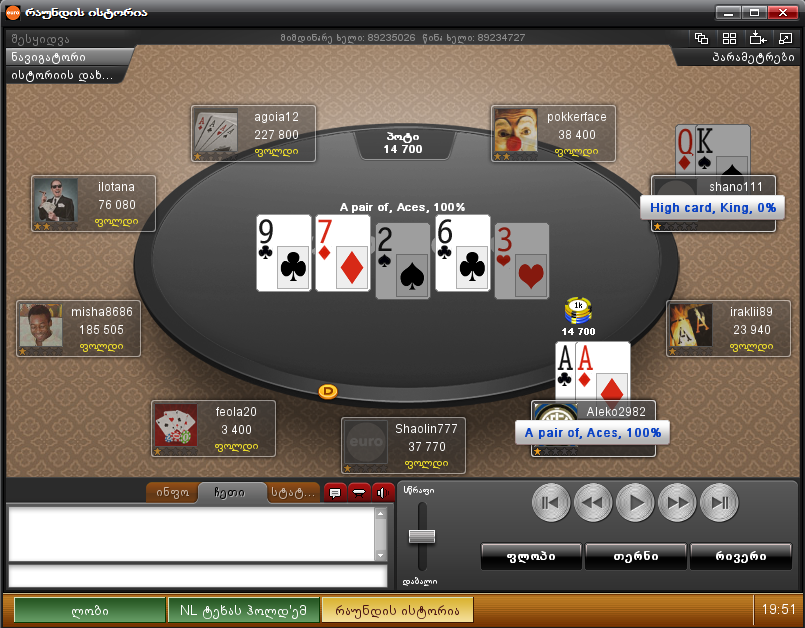Switch to the NL ტეხას ჰოლდ'ემ table tab

point(249,610)
